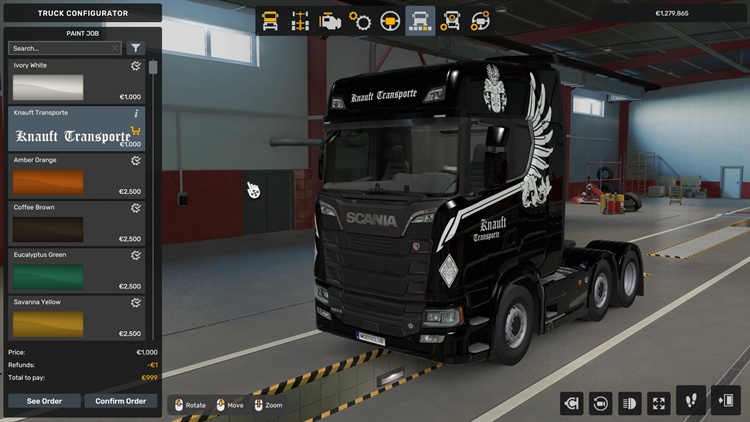Pick the Coffee Brown paint job
Image resolution: width=750 pixels, height=422 pixels.
coord(76,224)
